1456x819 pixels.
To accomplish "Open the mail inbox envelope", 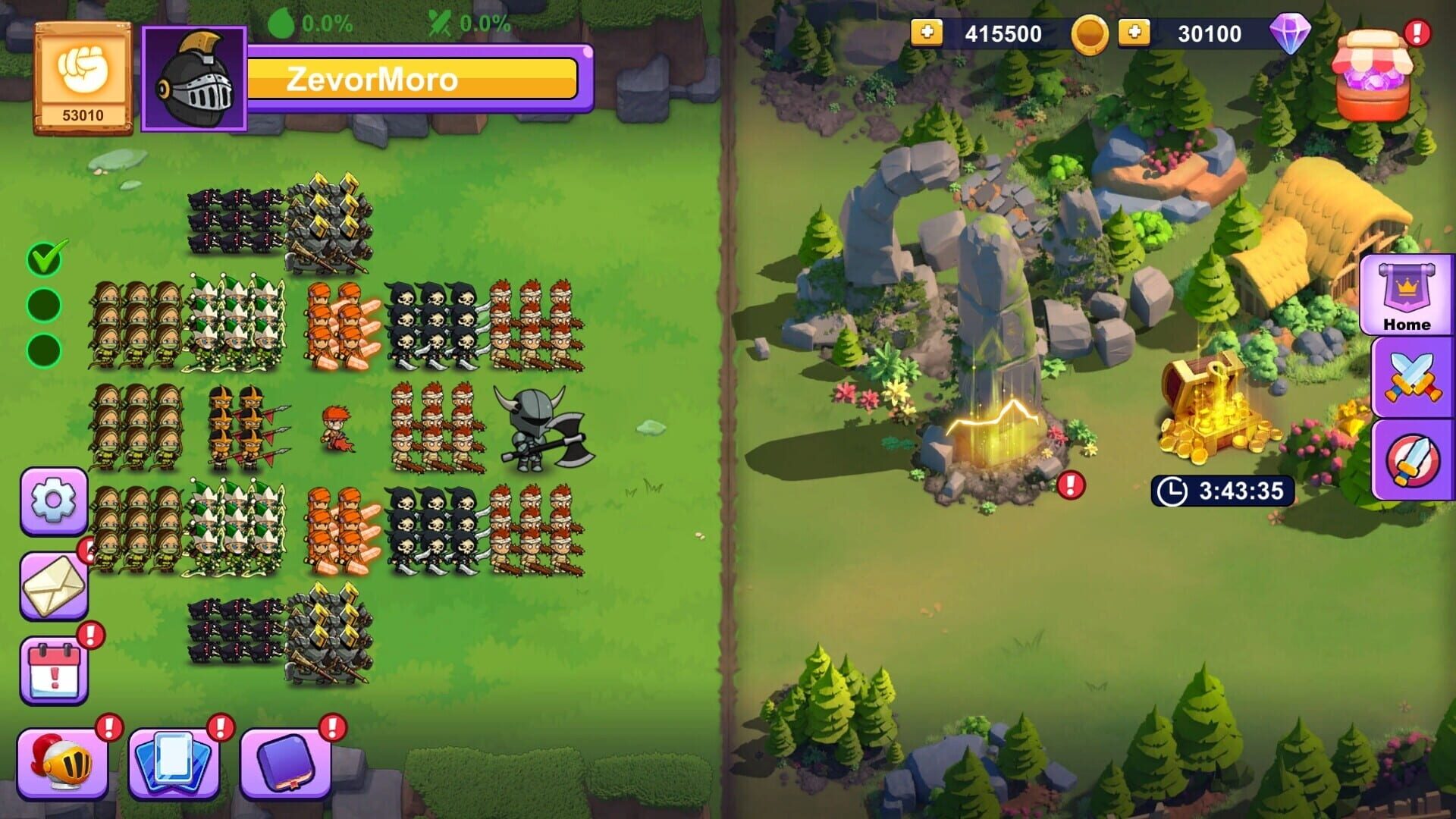I will (x=52, y=585).
